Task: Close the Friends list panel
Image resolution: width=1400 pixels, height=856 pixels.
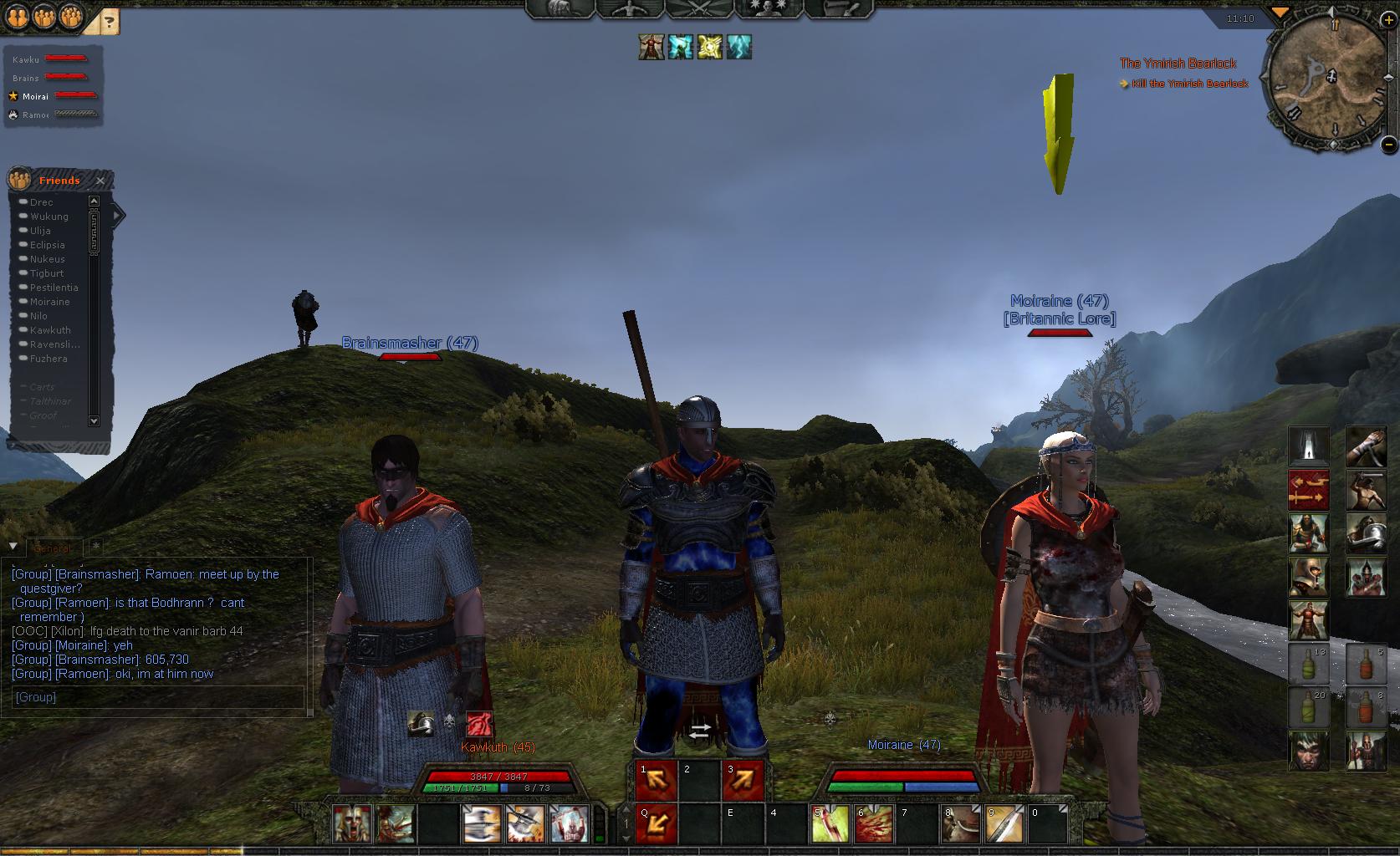Action: click(100, 181)
